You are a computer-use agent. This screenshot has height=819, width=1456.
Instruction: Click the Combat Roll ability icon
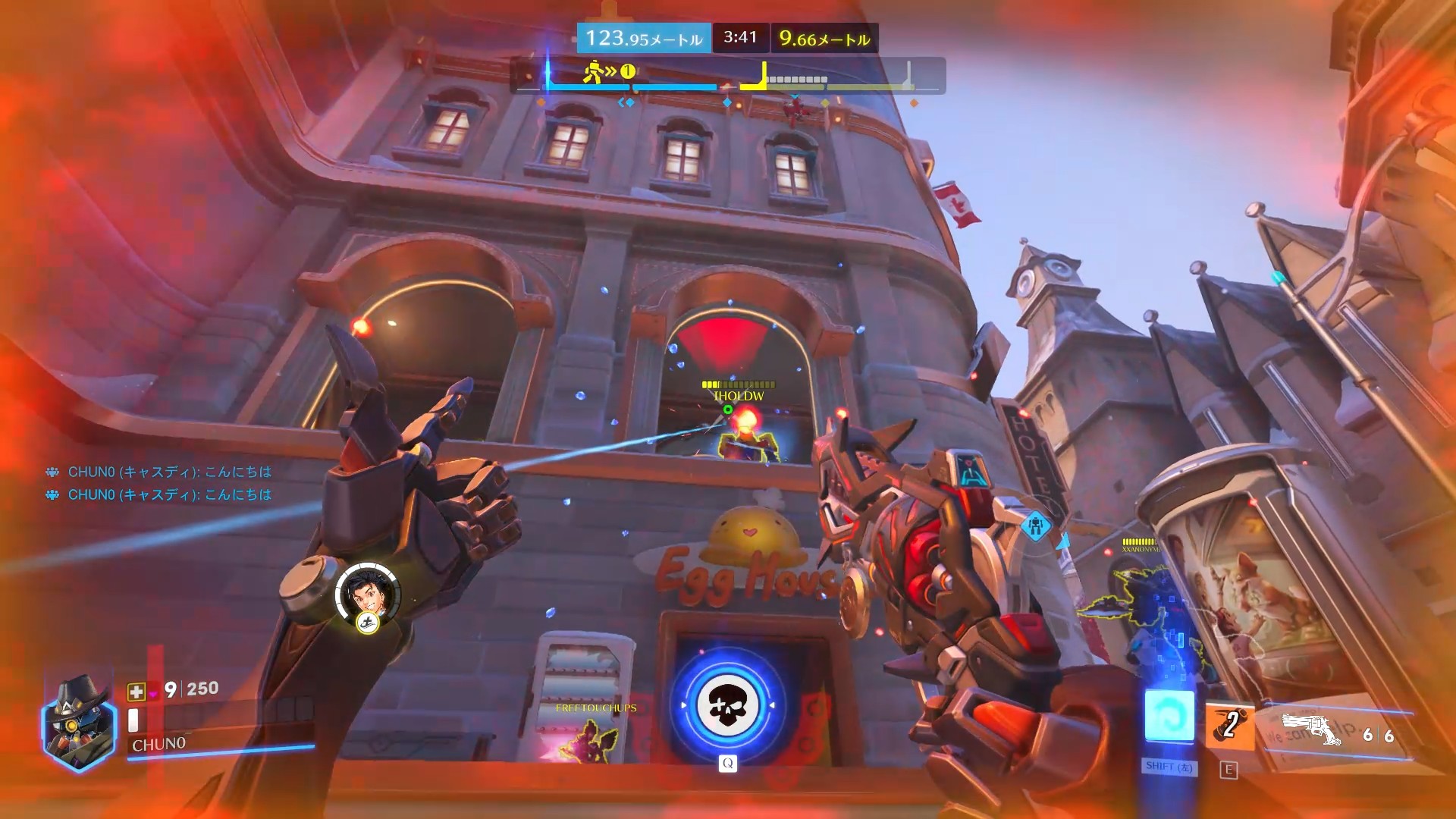coord(1169,715)
